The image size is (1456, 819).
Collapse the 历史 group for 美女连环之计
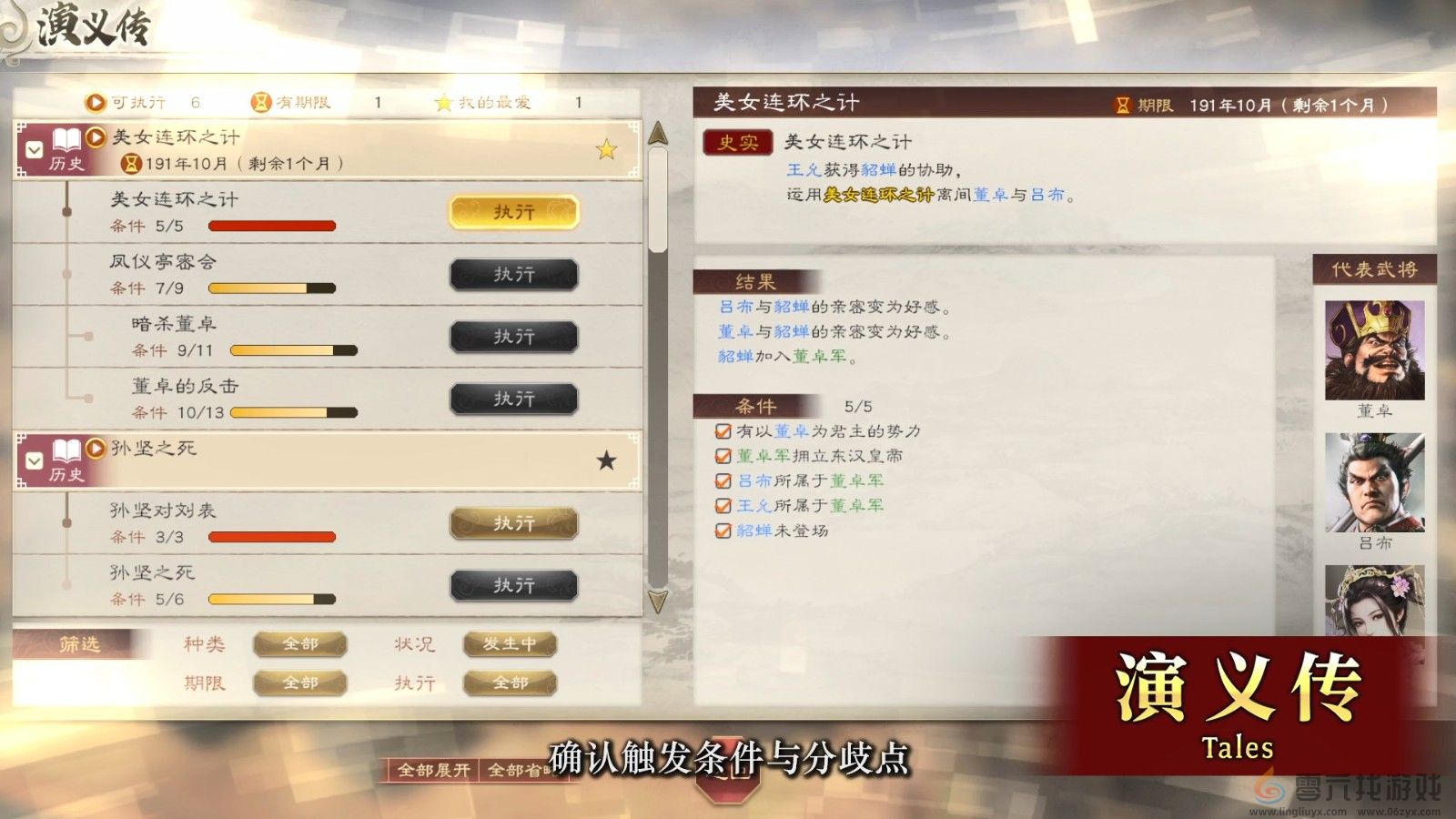tap(32, 150)
